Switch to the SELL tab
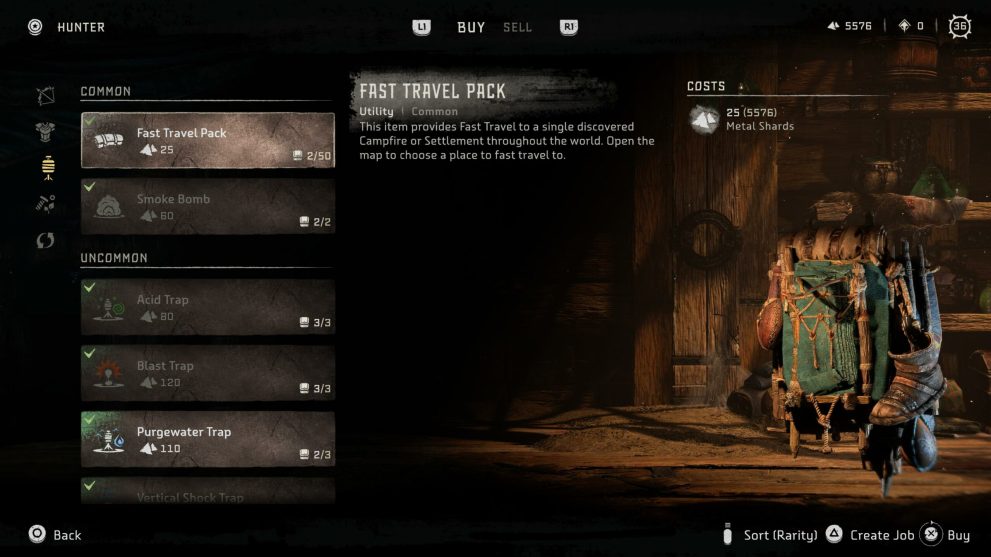The height and width of the screenshot is (557, 991). pyautogui.click(x=517, y=27)
